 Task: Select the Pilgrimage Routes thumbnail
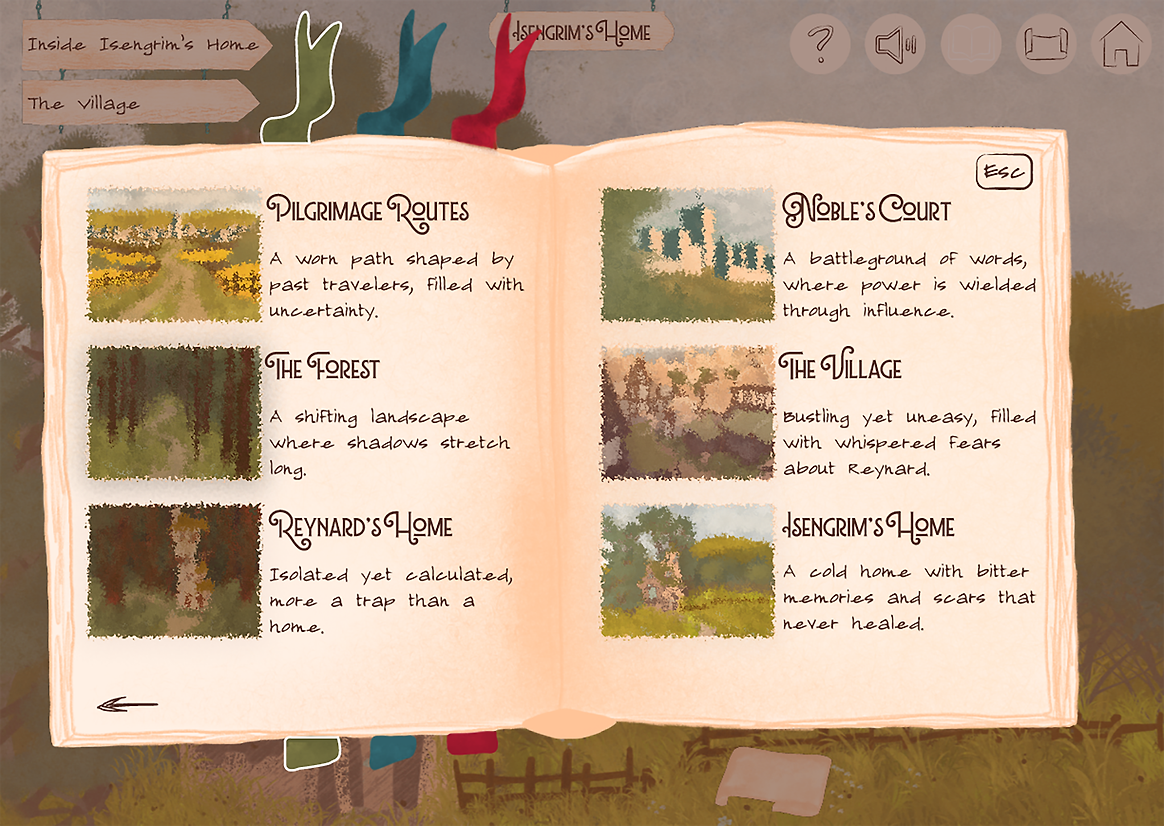pos(174,255)
